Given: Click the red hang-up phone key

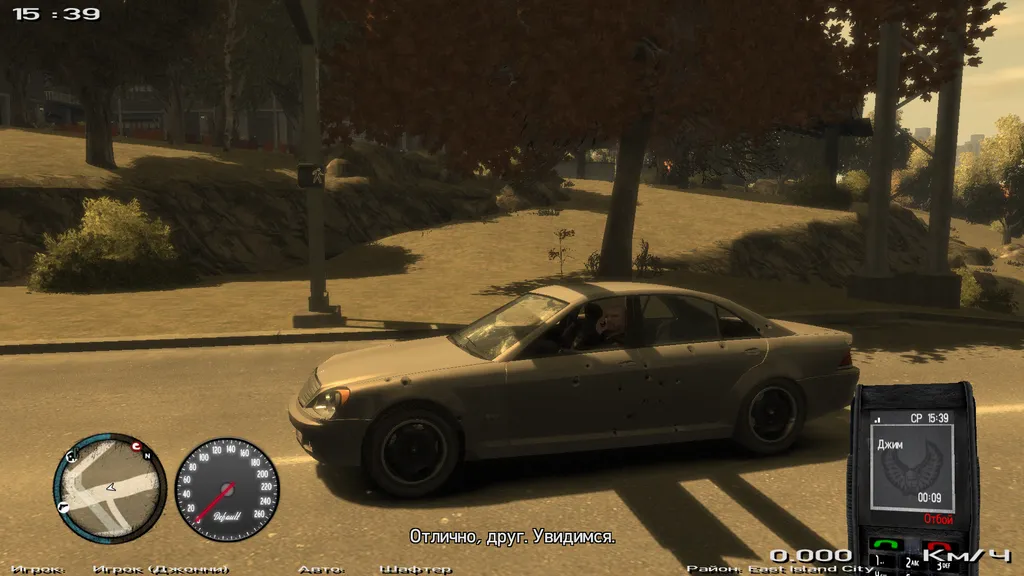Looking at the screenshot, I should (x=940, y=546).
